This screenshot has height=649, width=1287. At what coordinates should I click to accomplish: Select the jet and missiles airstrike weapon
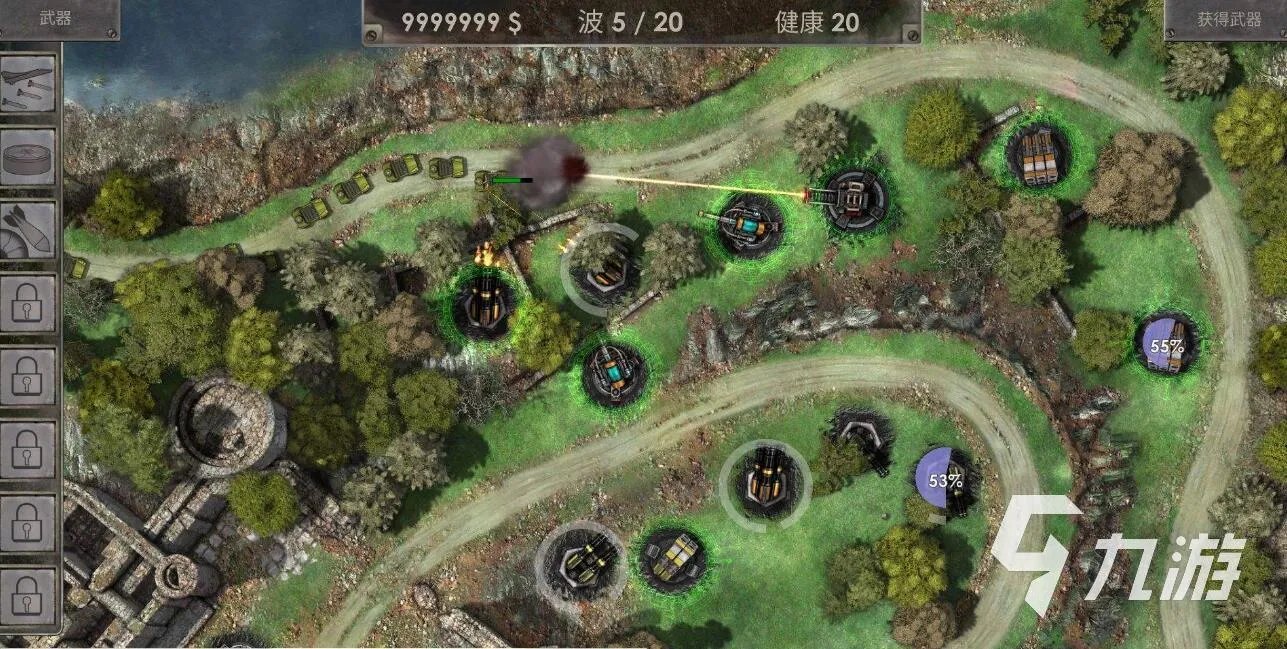coord(28,84)
